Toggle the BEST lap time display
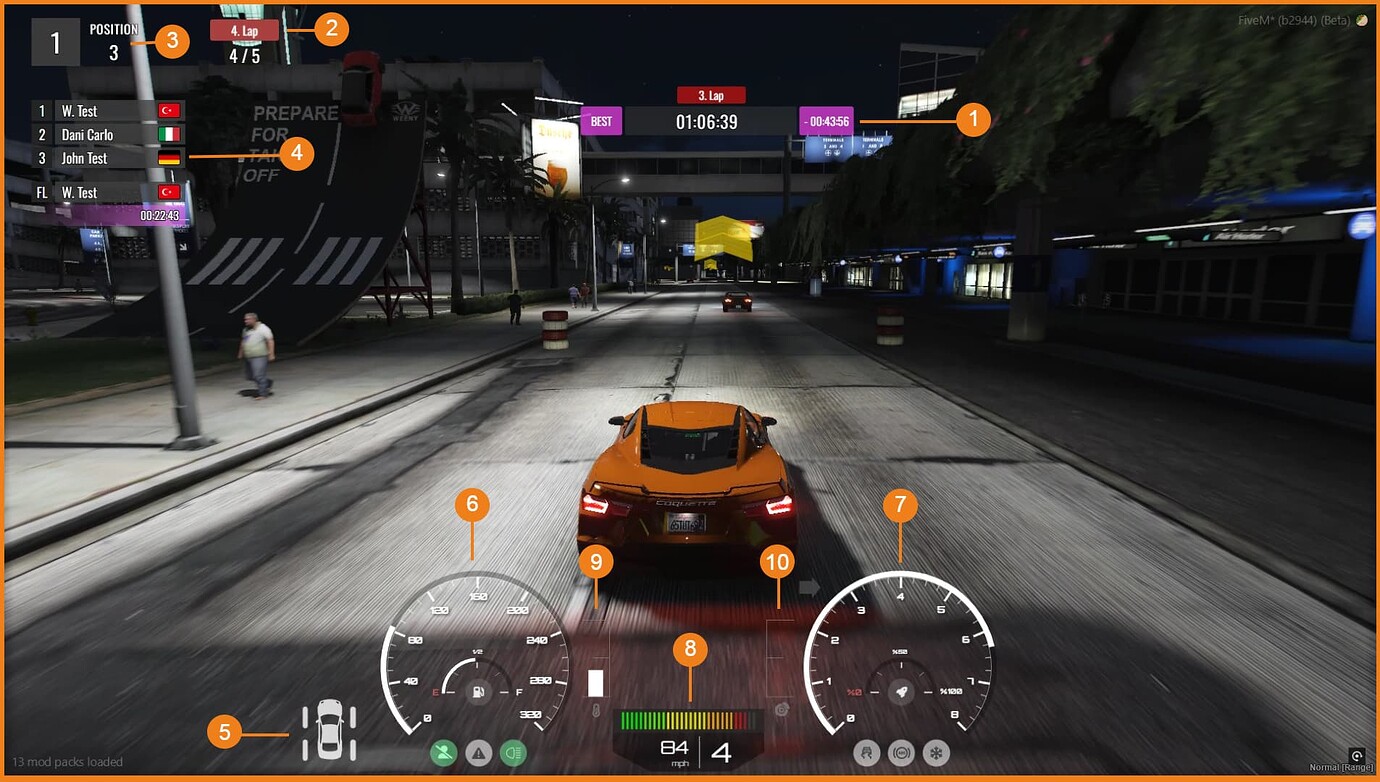1380x782 pixels. point(601,120)
